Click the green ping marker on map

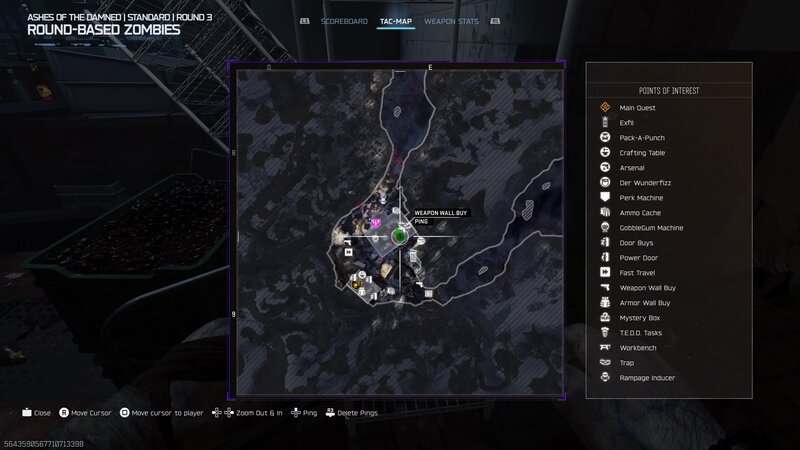[399, 235]
